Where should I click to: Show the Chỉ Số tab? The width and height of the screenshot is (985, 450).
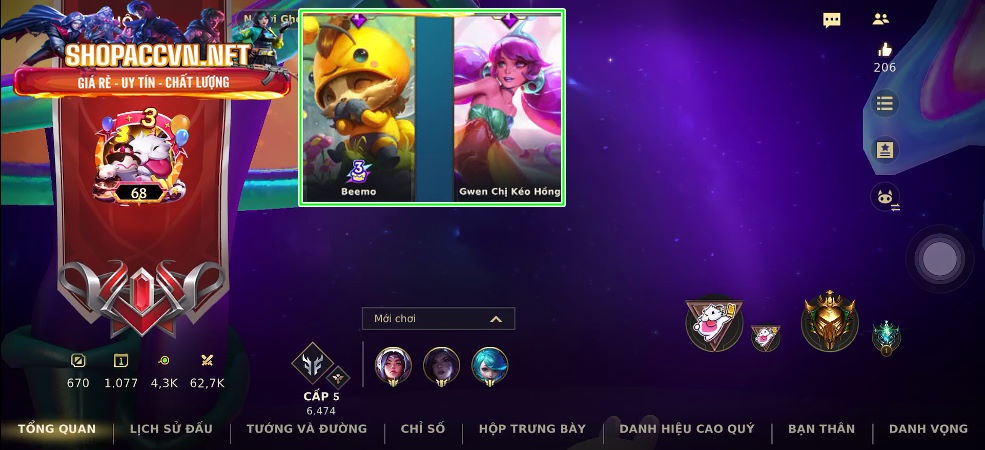point(422,429)
